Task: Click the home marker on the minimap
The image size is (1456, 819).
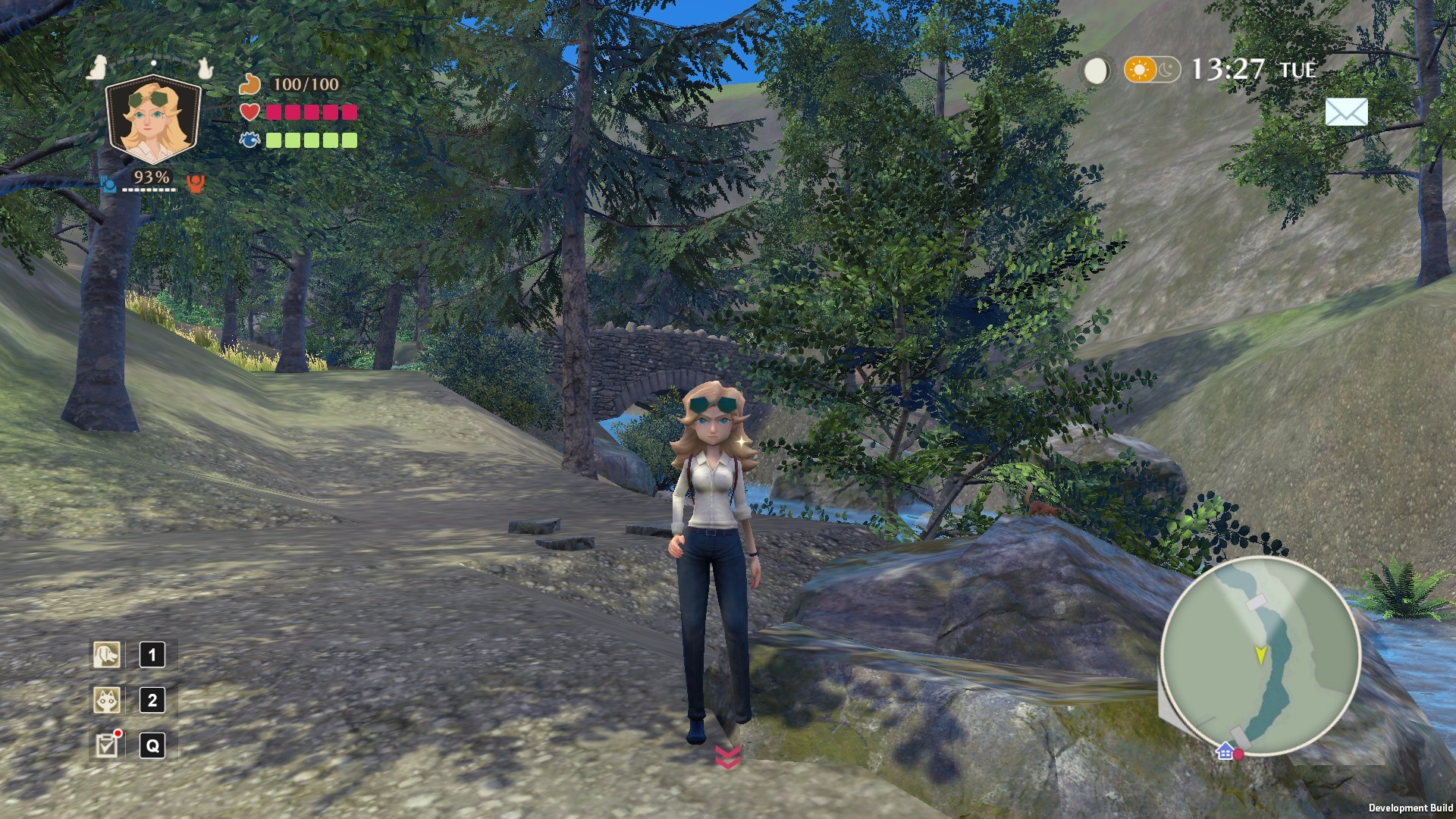Action: click(x=1224, y=752)
